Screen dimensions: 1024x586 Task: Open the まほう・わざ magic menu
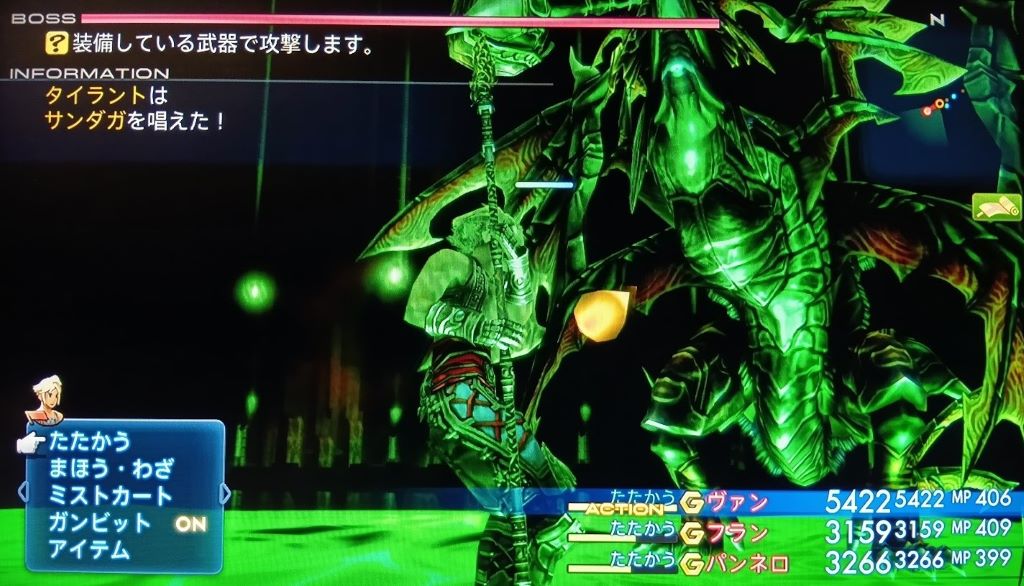pyautogui.click(x=111, y=468)
